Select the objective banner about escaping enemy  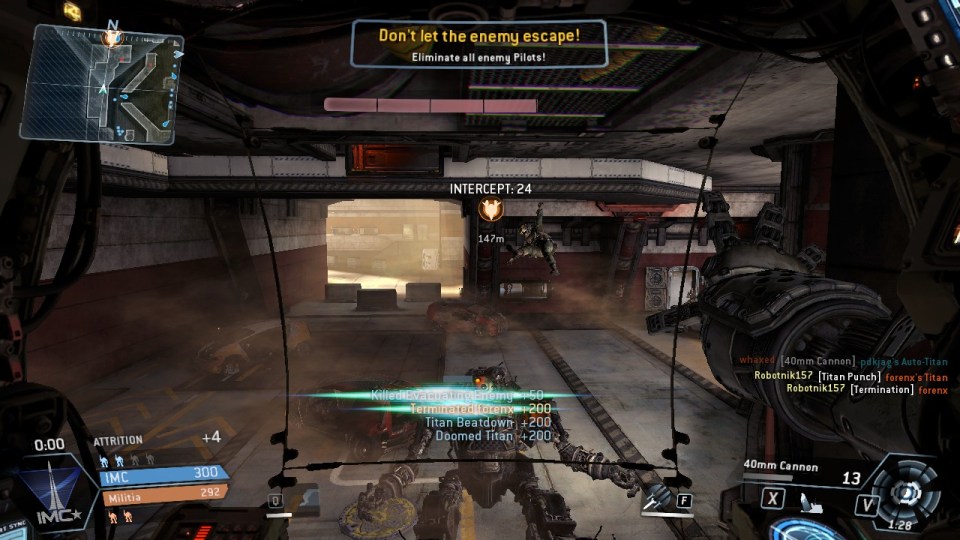coord(479,45)
